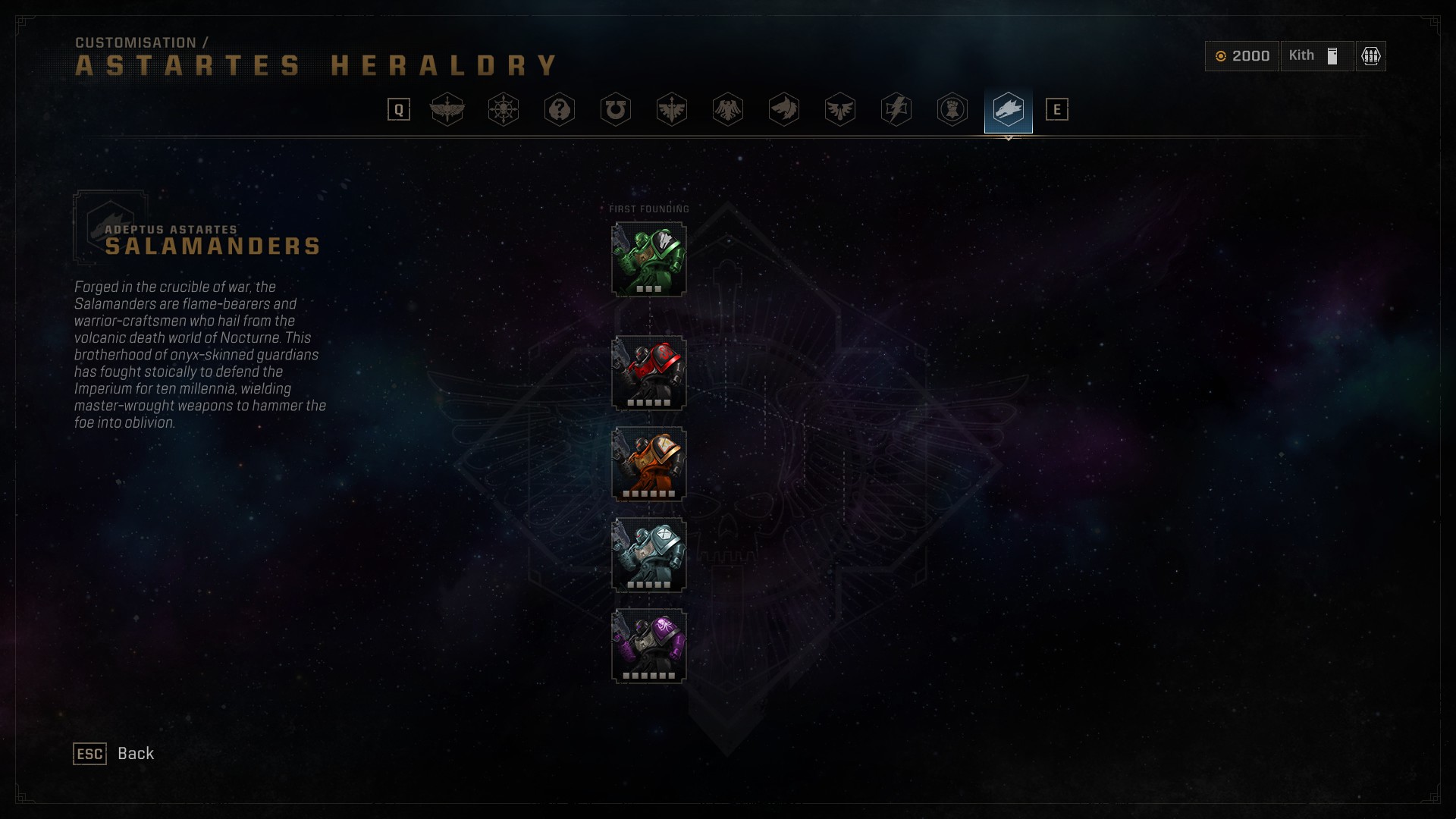Select the White Scars lightning bolt tab
The image size is (1456, 819).
click(x=896, y=110)
